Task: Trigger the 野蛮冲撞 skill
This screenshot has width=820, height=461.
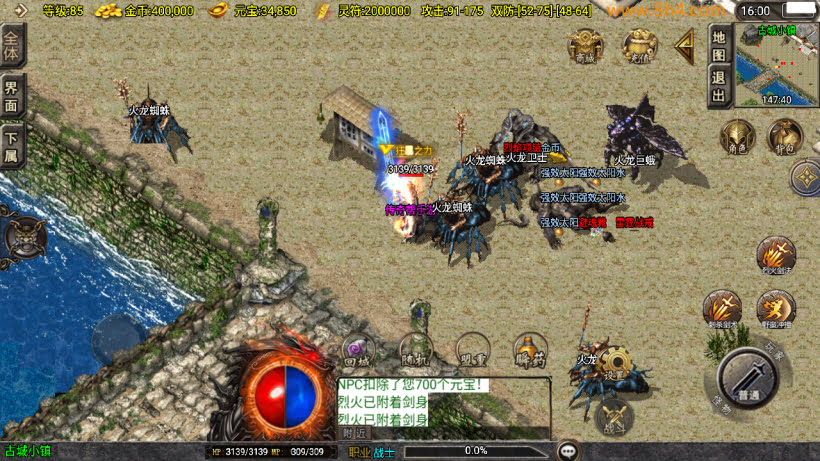Action: pyautogui.click(x=775, y=308)
